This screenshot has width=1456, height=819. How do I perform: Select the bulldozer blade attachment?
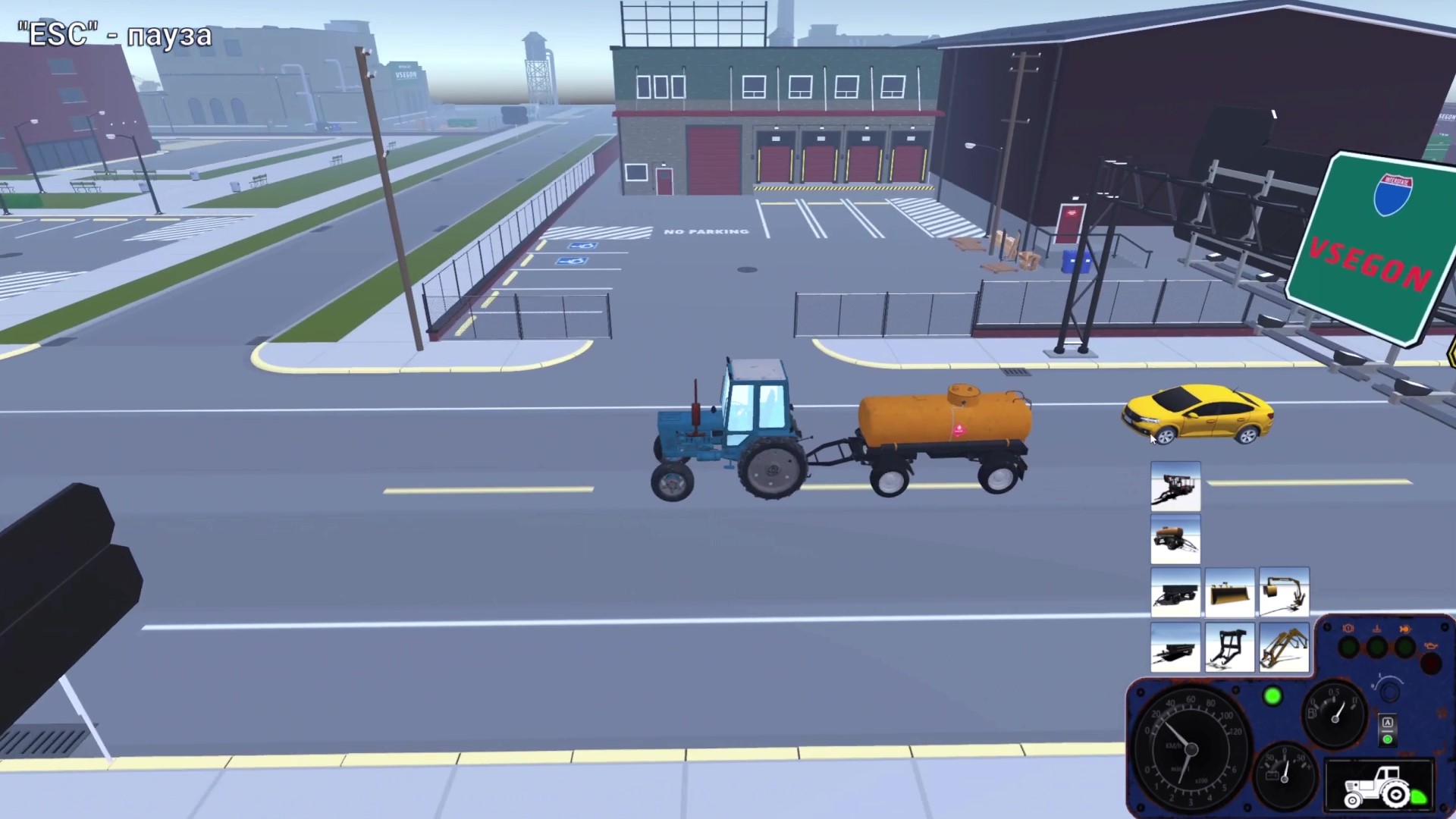point(1230,593)
